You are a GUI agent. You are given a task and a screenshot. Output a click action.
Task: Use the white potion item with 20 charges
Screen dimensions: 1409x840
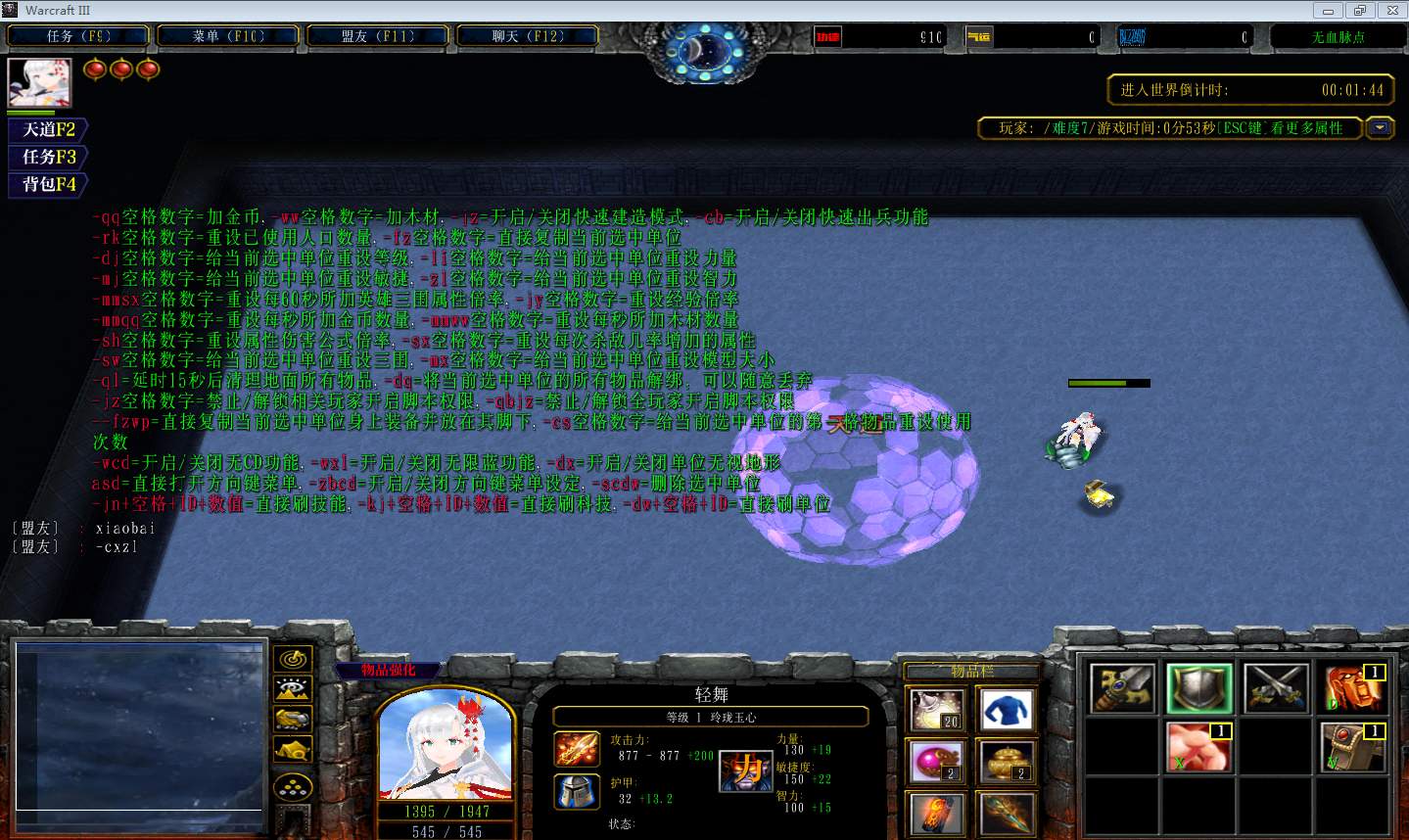(x=937, y=710)
